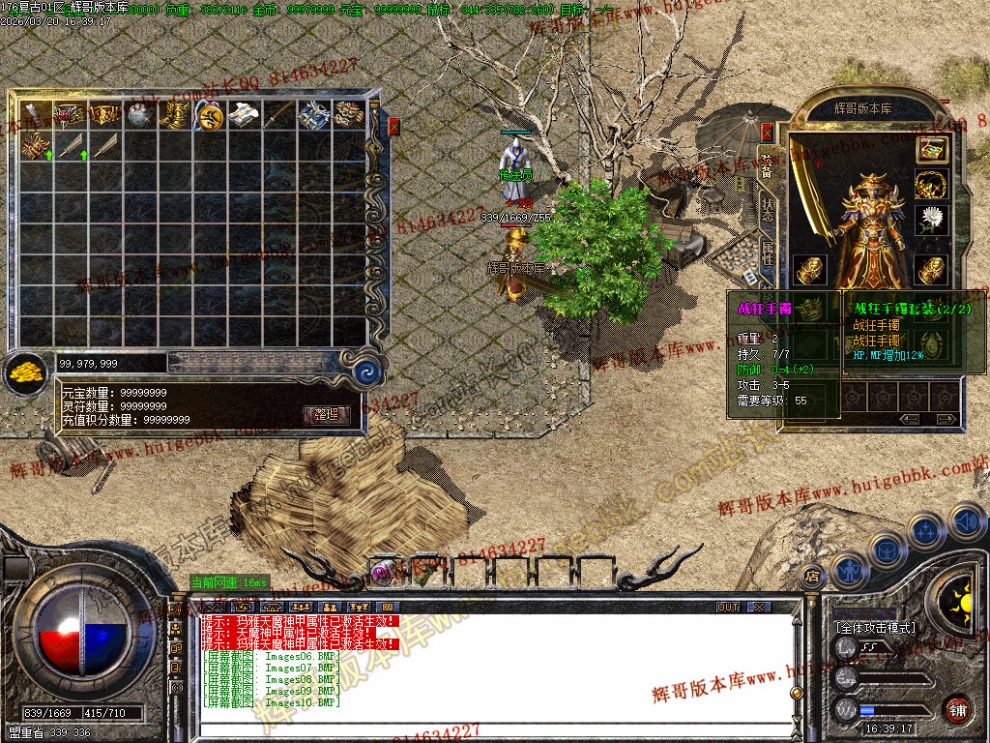Viewport: 990px width, 743px height.
Task: Open the 铺 stall button
Action: pyautogui.click(x=958, y=709)
